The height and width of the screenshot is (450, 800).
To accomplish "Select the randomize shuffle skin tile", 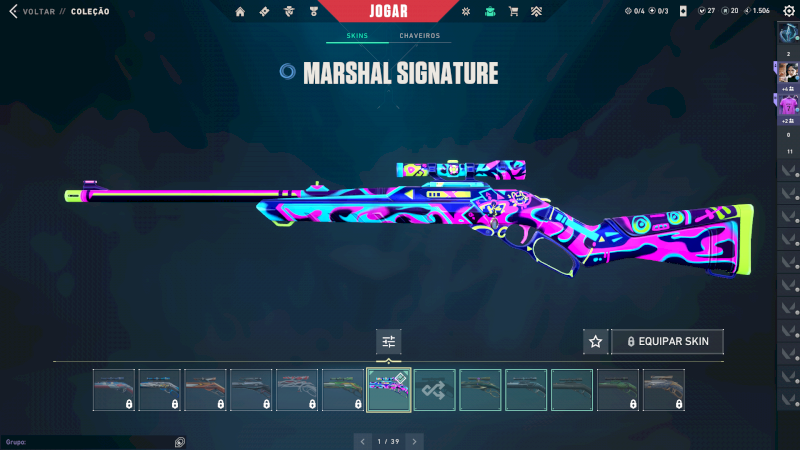I will tap(435, 390).
